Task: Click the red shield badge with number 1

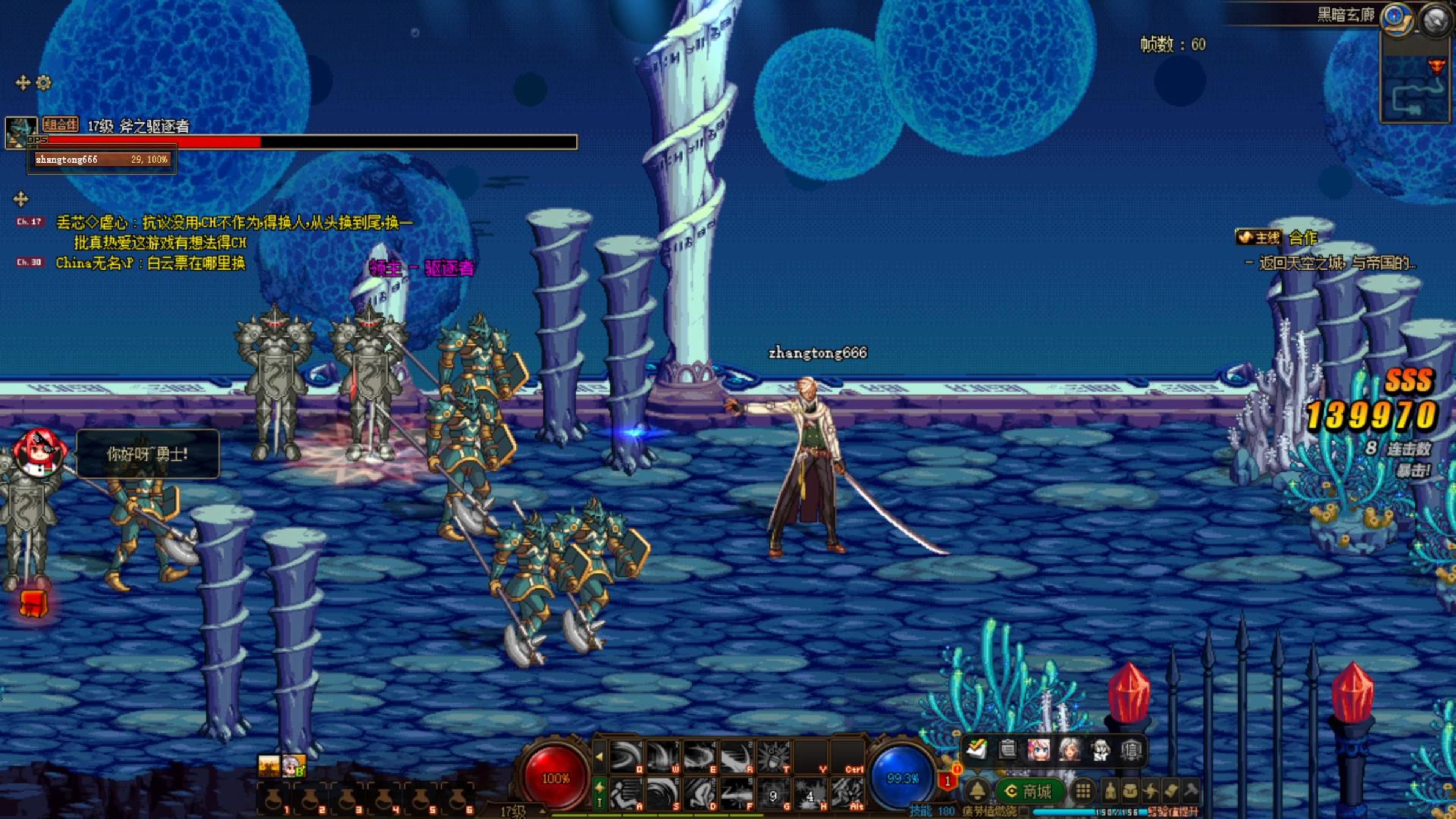Action: (948, 781)
